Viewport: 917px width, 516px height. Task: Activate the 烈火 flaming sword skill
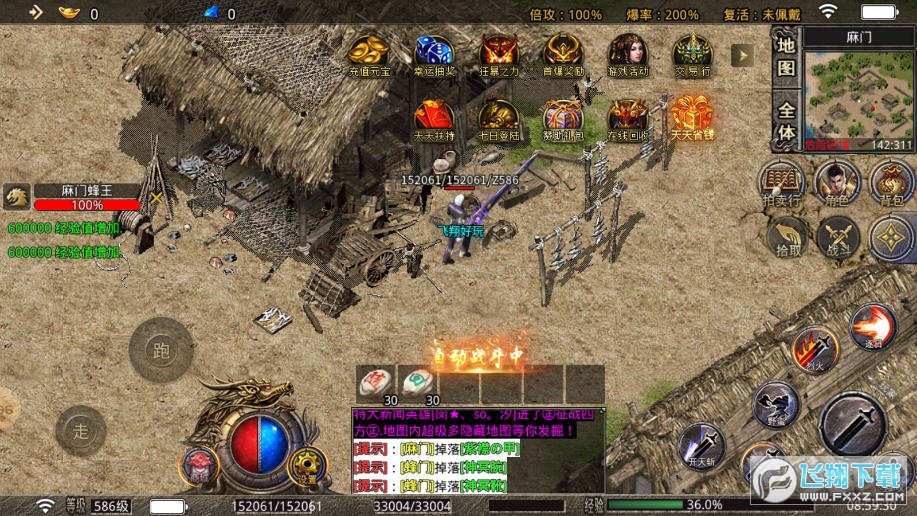814,349
